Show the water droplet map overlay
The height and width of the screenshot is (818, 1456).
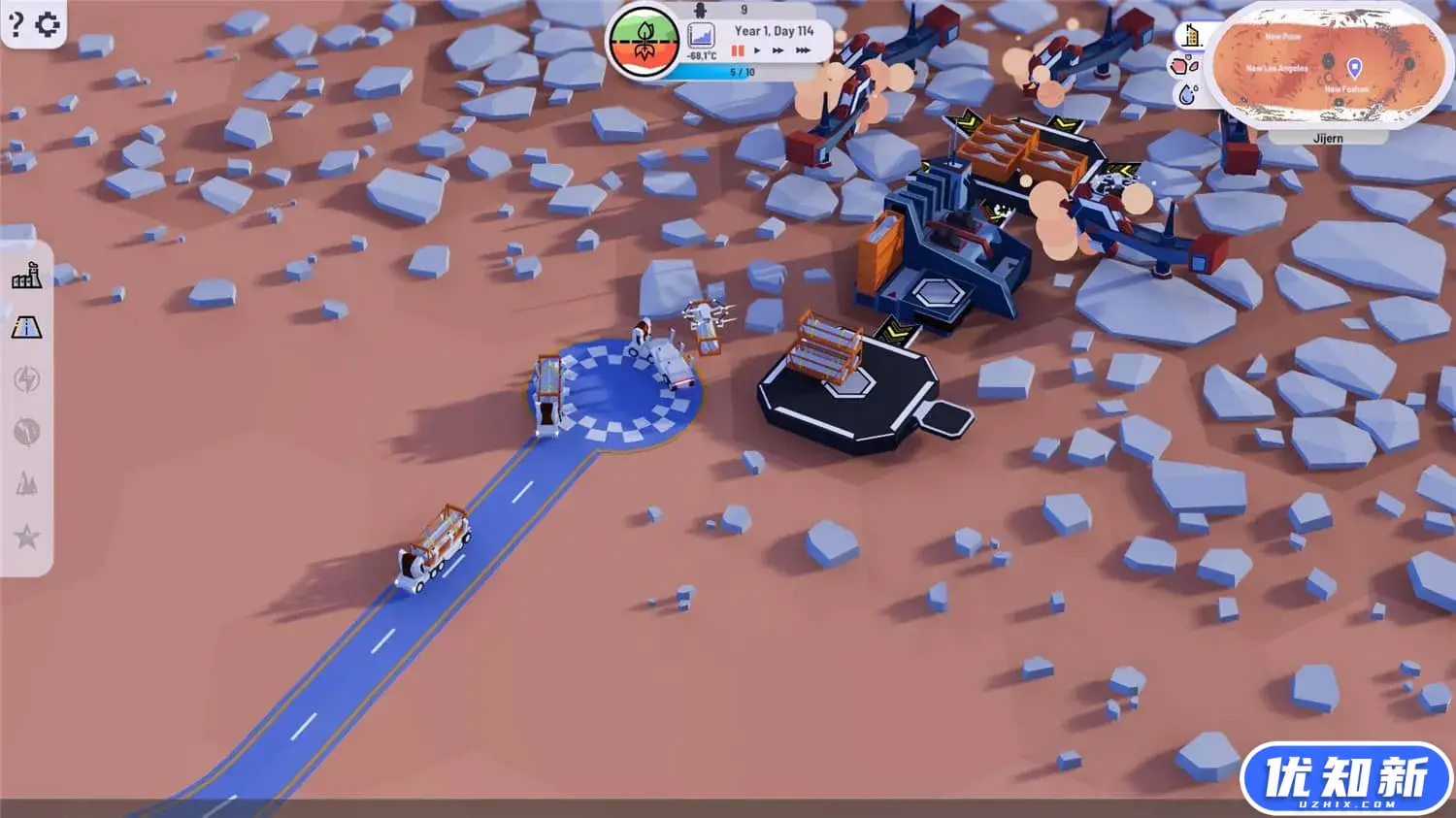click(1187, 94)
